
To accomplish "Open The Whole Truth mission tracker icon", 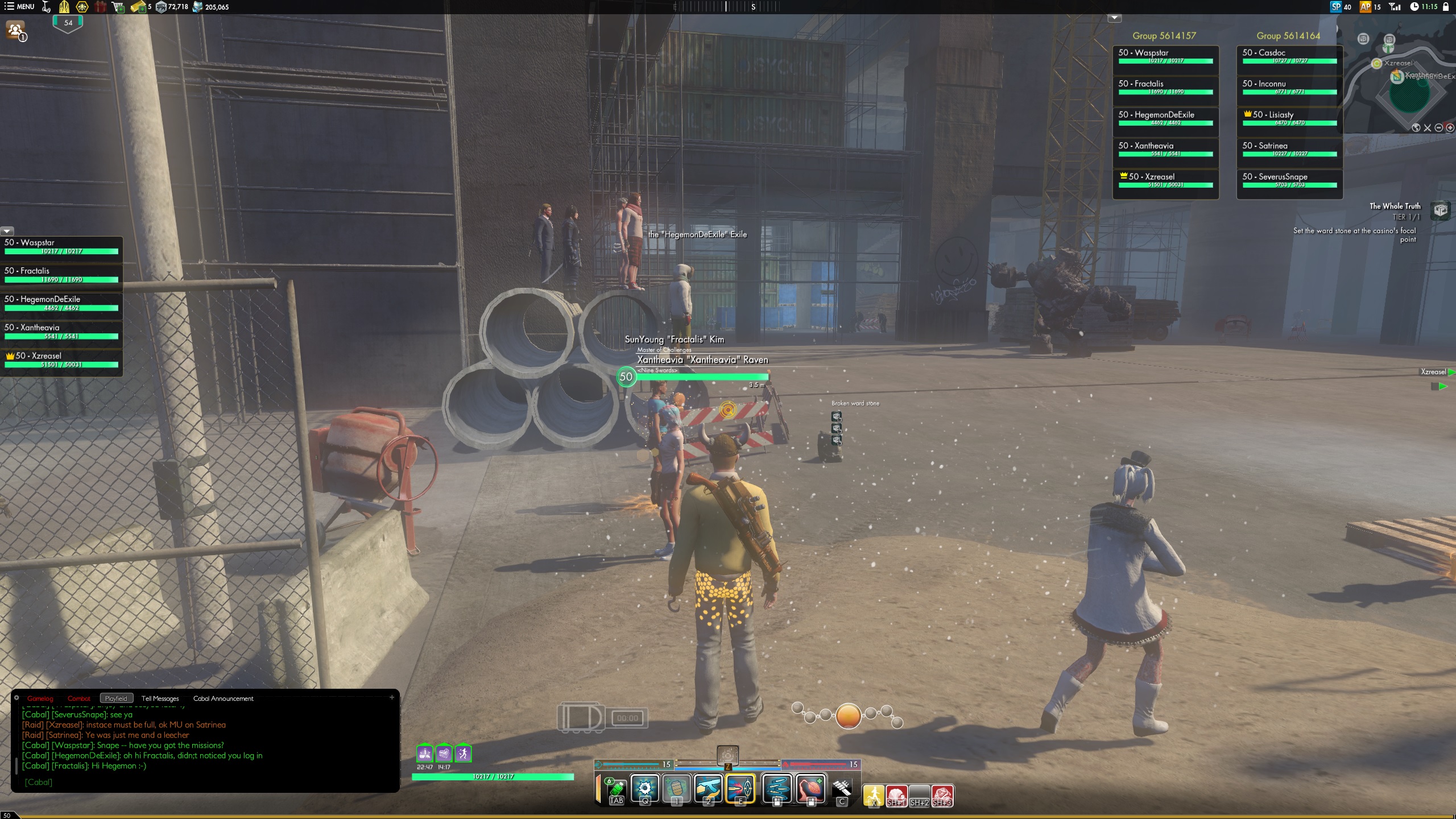I will point(1440,210).
